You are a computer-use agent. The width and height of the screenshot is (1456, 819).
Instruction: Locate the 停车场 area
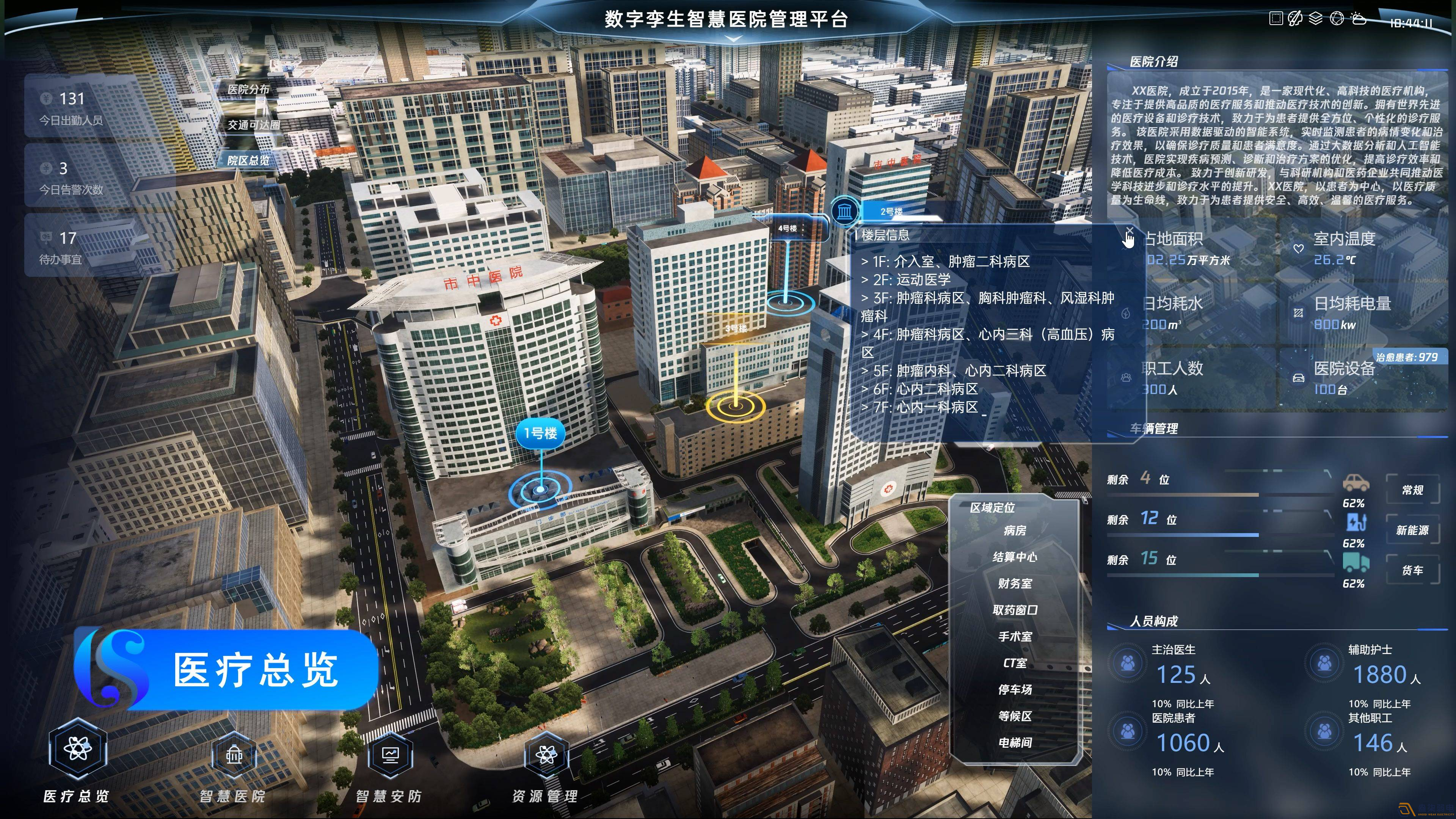(1015, 690)
